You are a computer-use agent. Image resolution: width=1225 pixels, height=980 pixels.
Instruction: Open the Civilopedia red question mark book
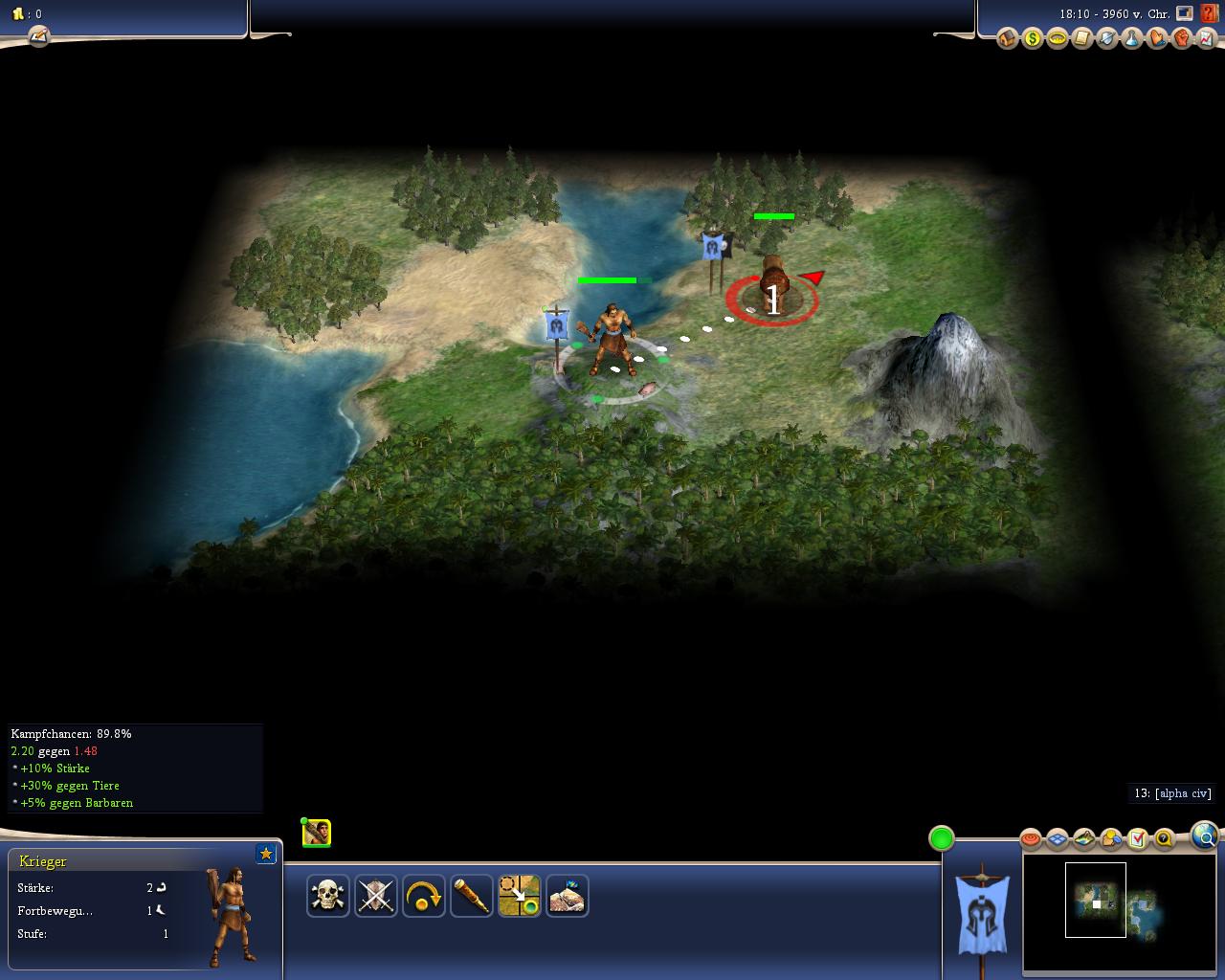click(x=1211, y=13)
